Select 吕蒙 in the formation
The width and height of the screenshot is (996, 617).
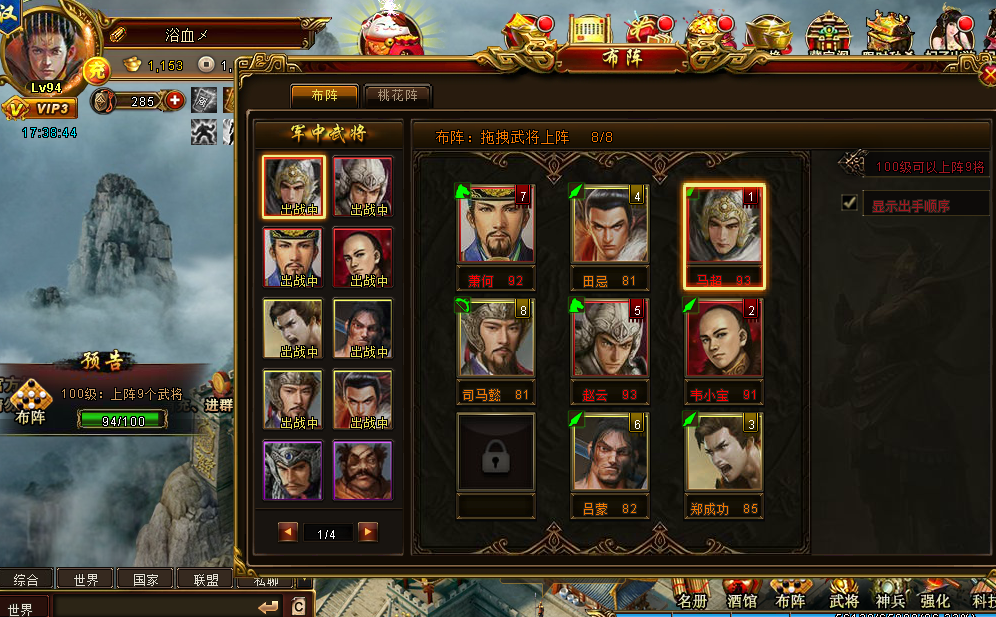[610, 453]
